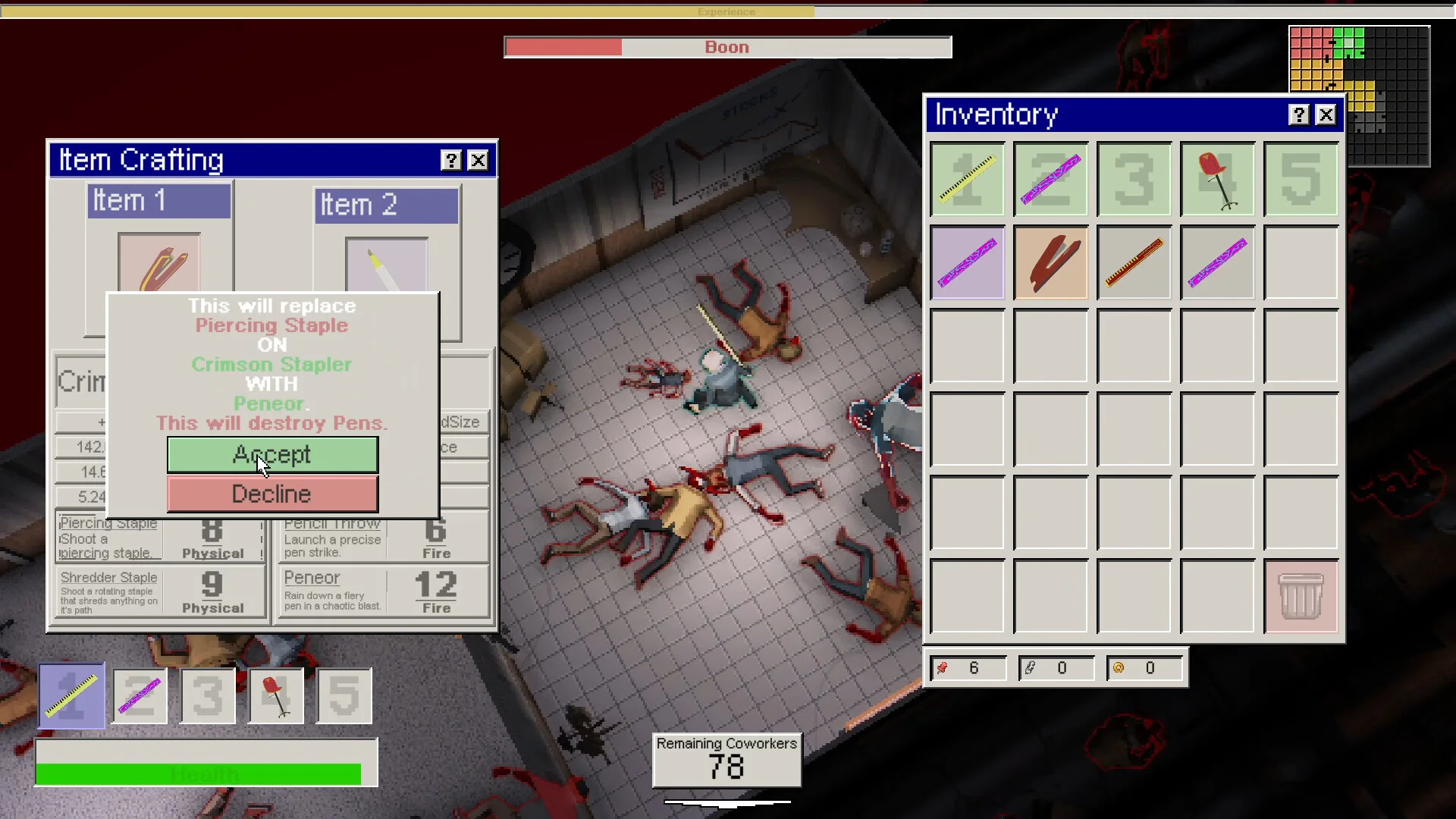Decline the crafting replacement

(x=272, y=494)
